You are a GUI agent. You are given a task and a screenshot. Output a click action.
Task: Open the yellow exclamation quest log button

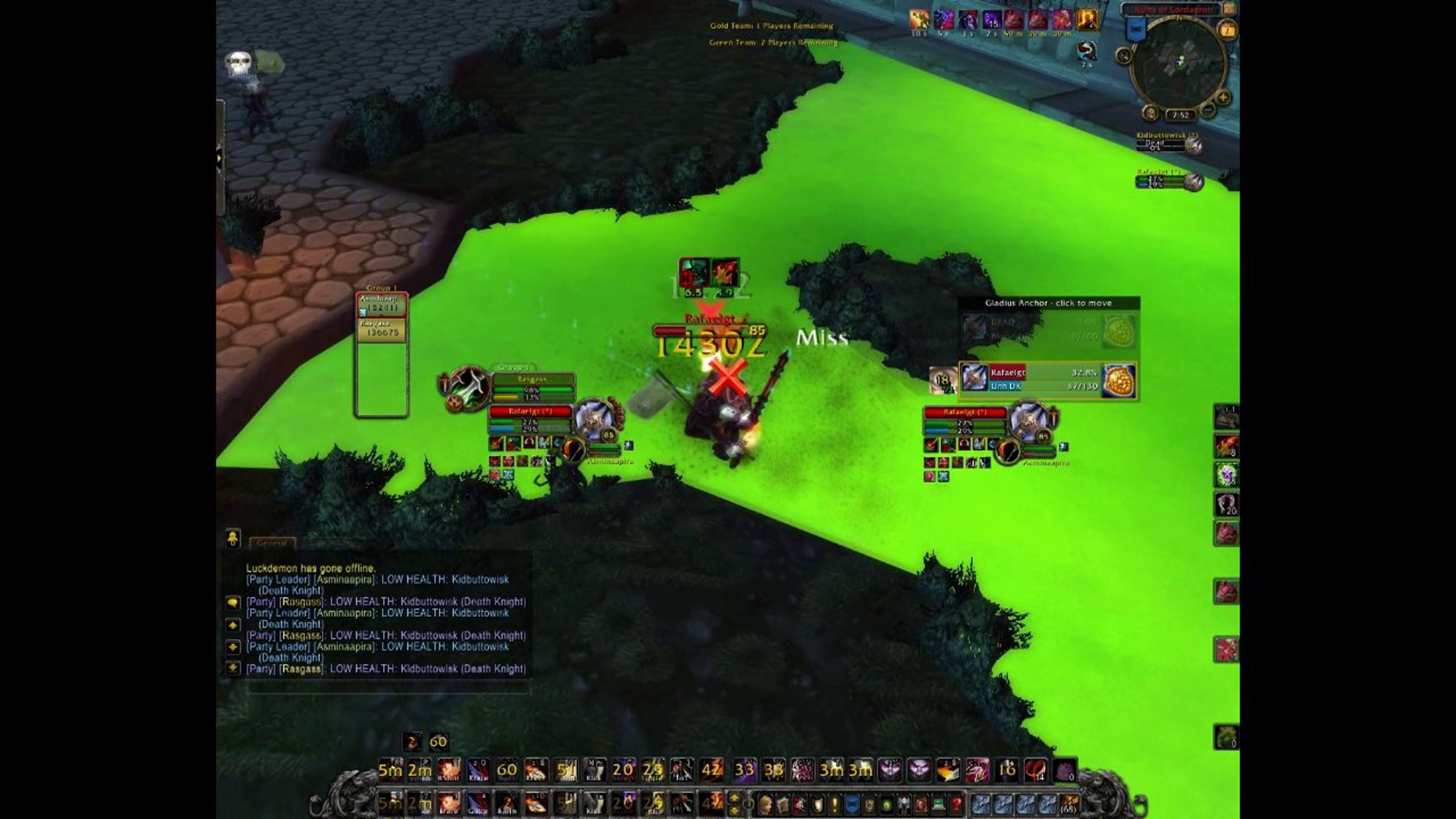(835, 805)
